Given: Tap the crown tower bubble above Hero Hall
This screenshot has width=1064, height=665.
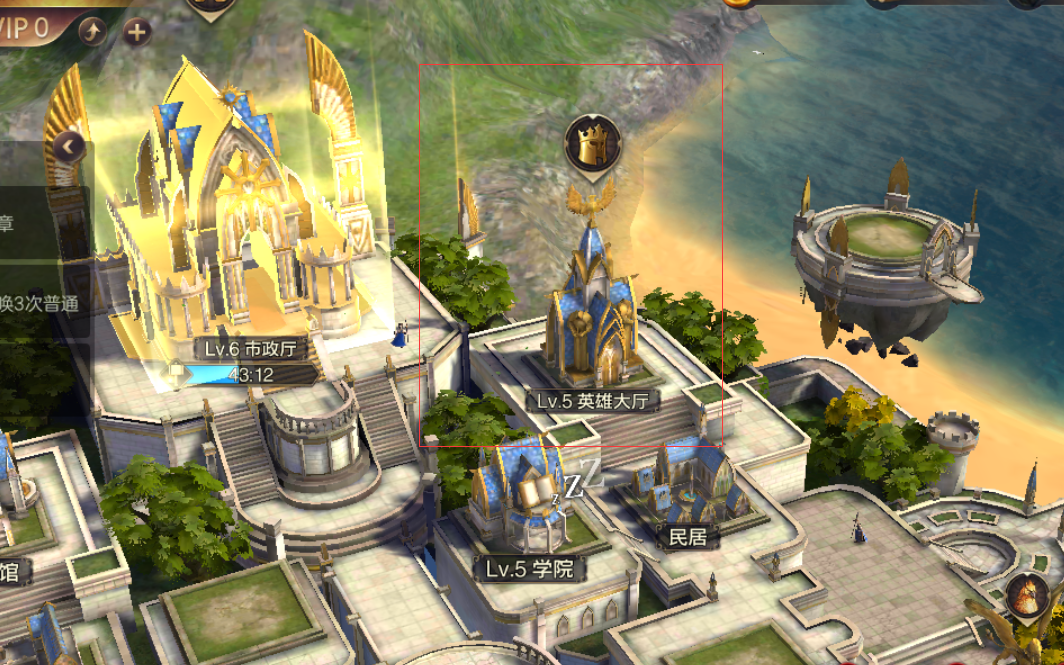Looking at the screenshot, I should pos(593,143).
